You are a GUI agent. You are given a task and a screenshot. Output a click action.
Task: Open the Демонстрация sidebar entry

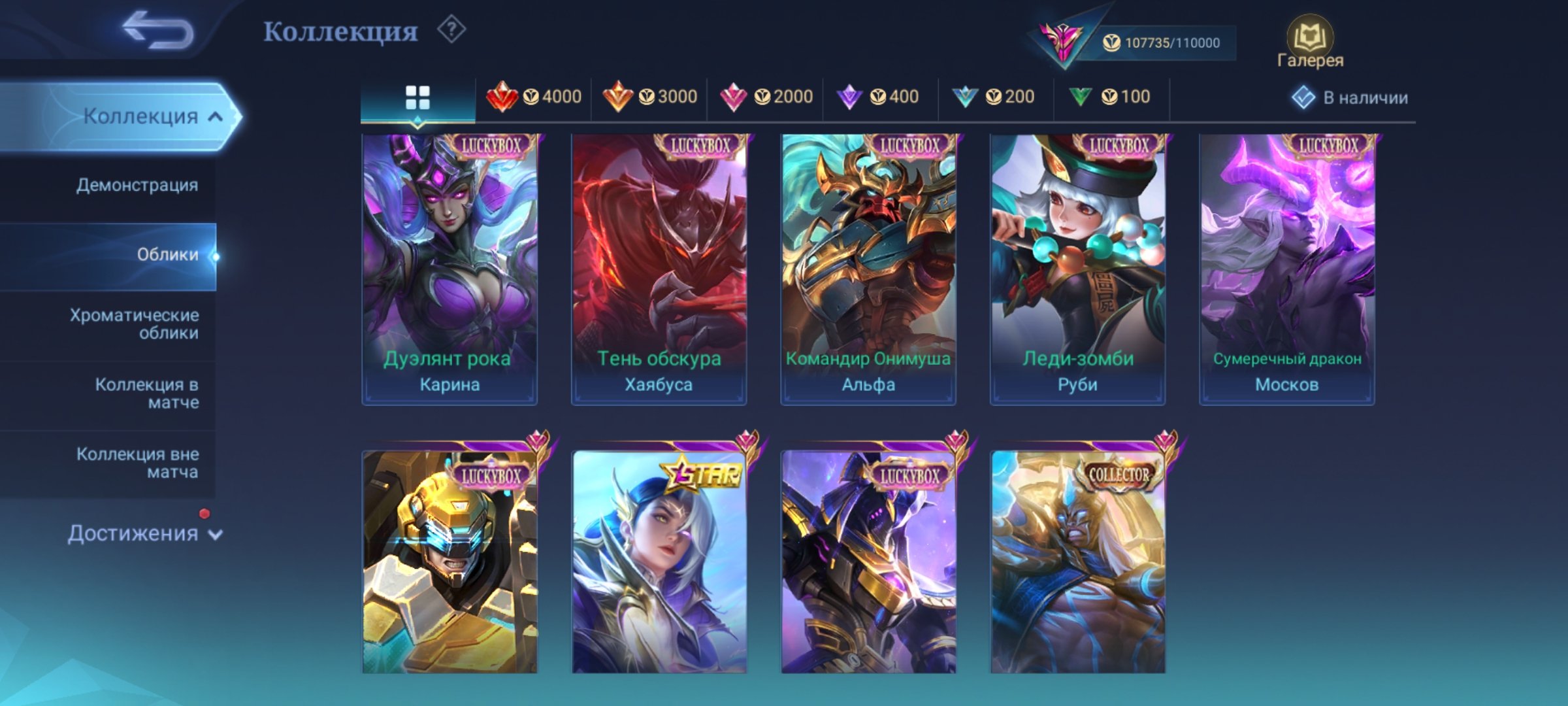pyautogui.click(x=136, y=185)
